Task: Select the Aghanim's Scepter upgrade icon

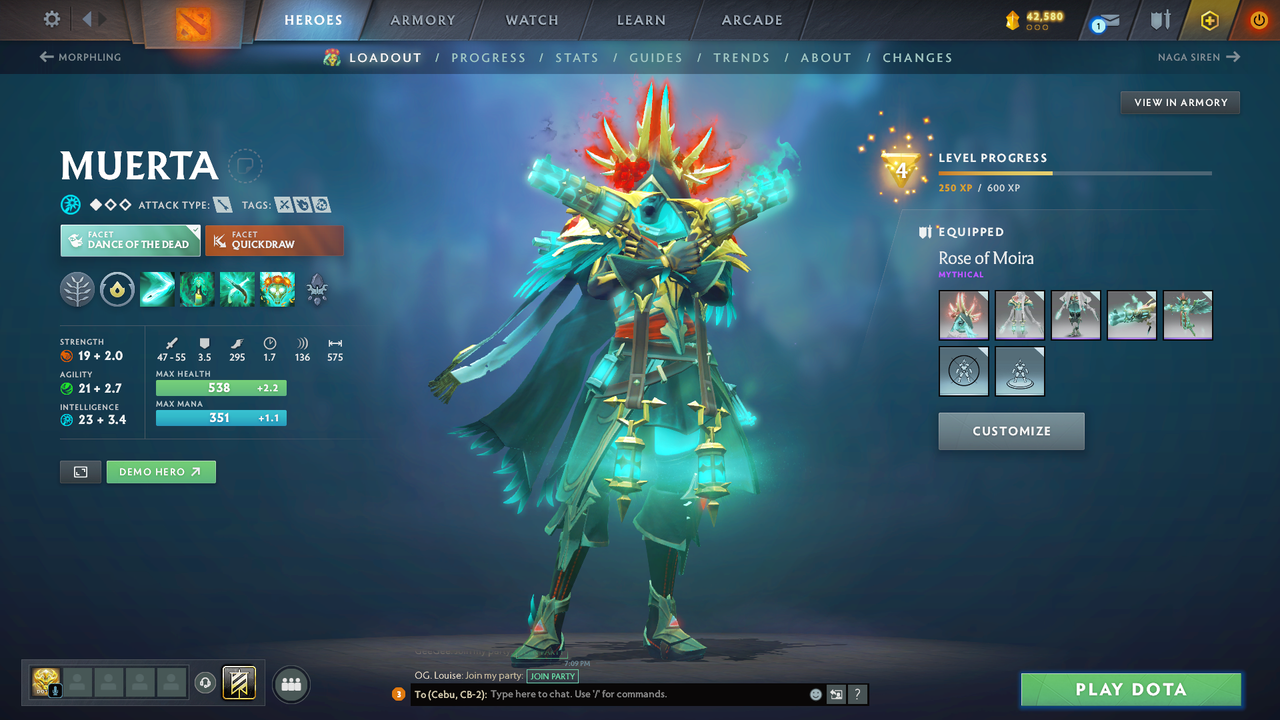Action: tap(117, 290)
